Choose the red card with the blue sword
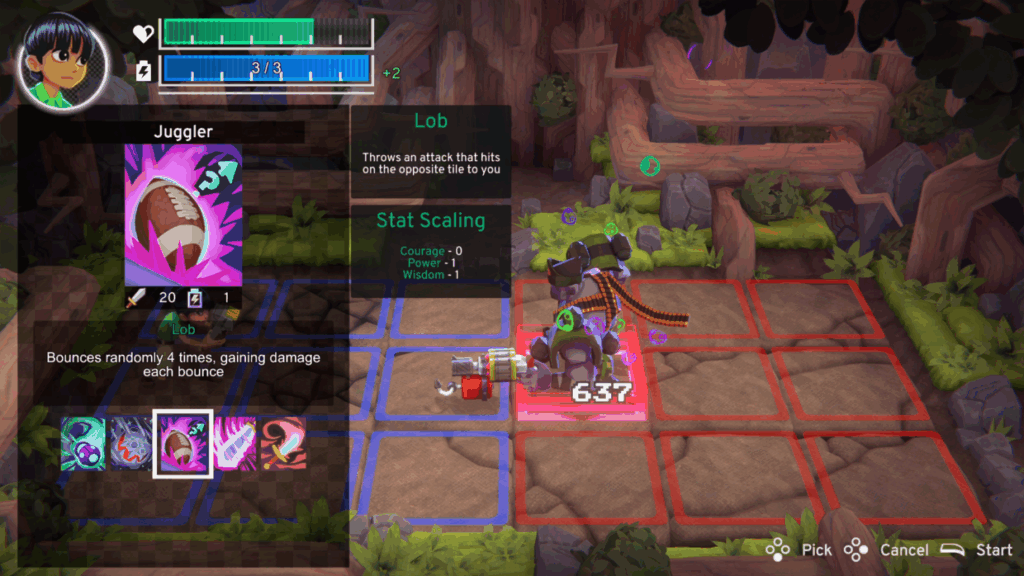Image resolution: width=1024 pixels, height=576 pixels. pyautogui.click(x=284, y=443)
